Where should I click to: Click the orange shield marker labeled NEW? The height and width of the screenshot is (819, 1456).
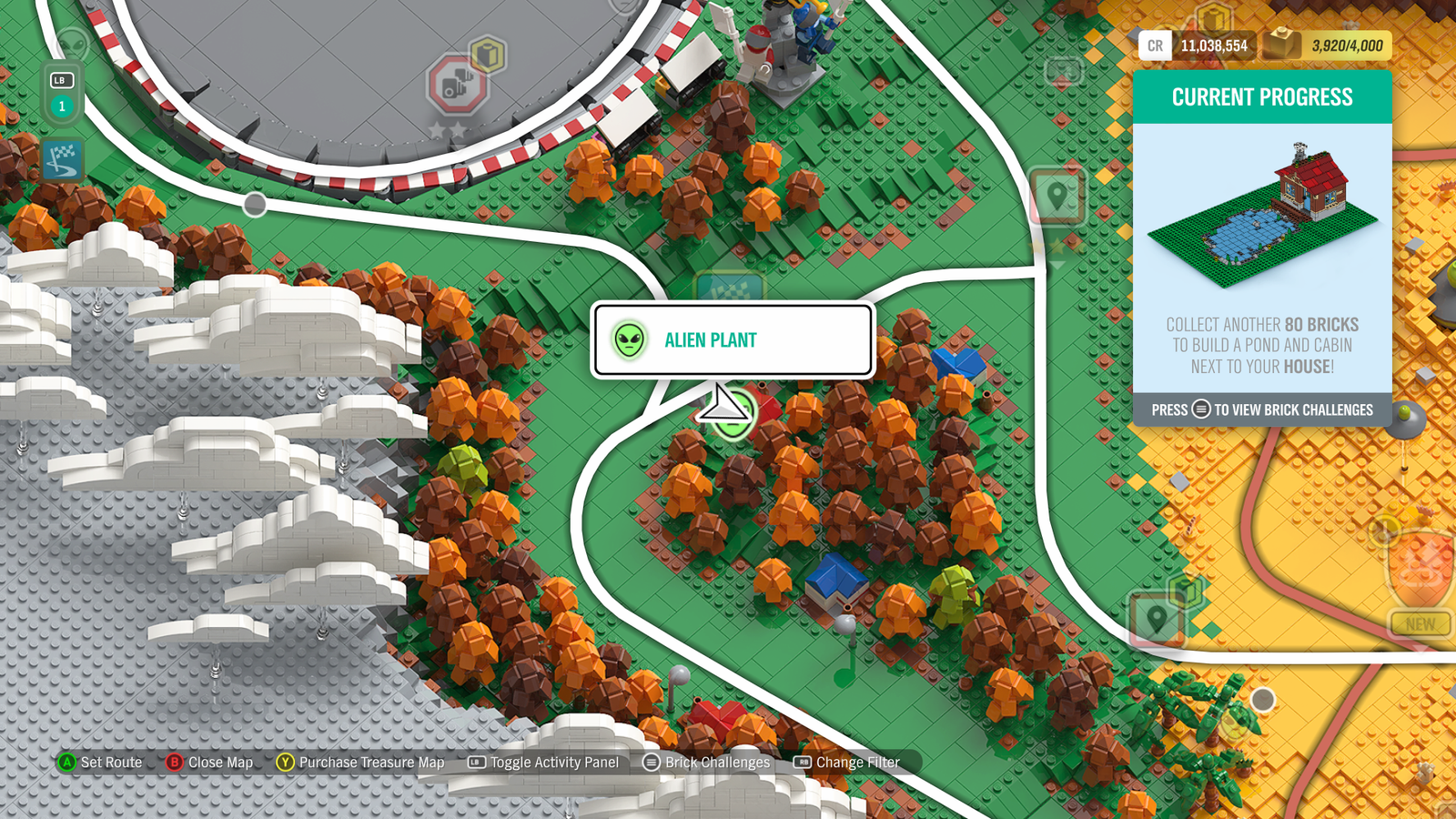click(1420, 569)
